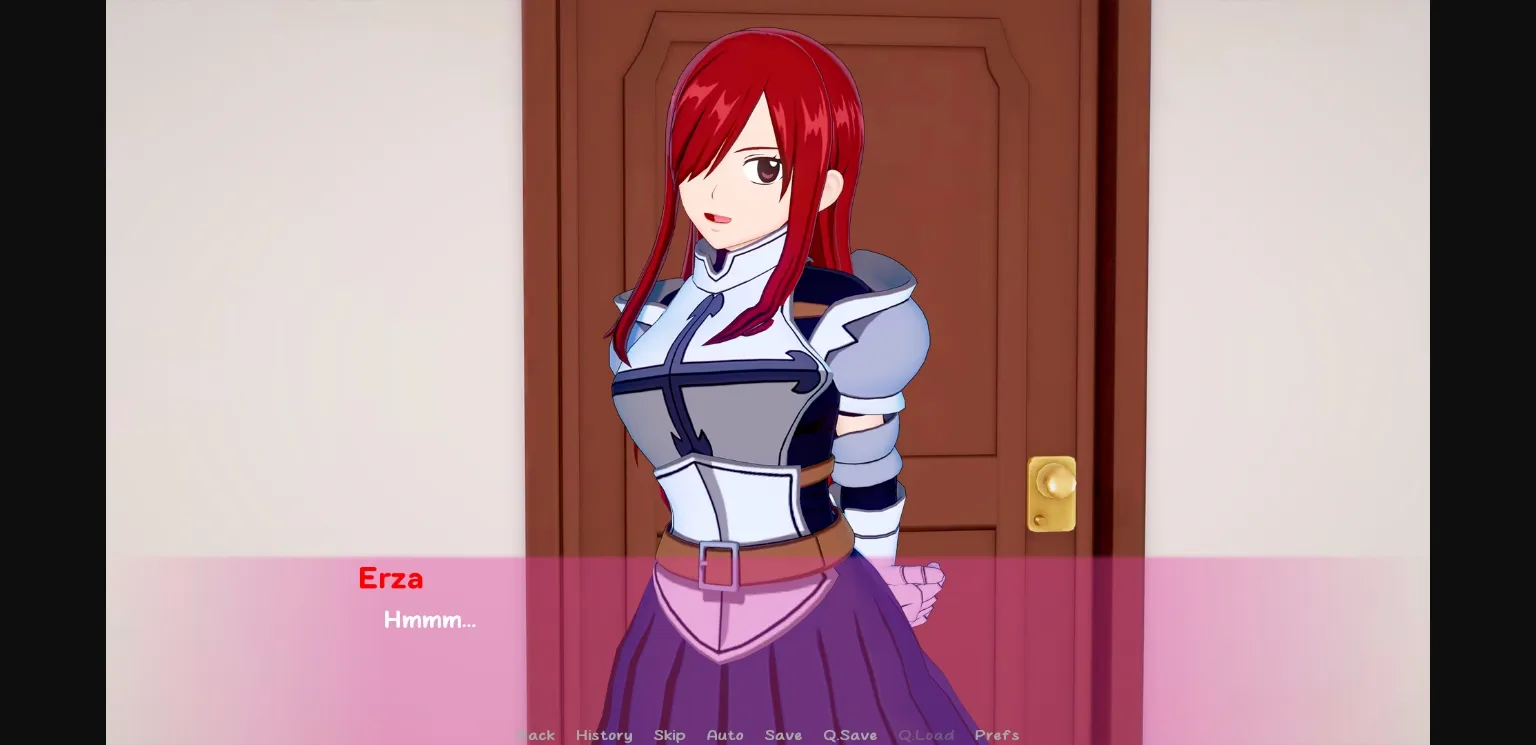Click the left black letterbox bar
This screenshot has height=745, width=1536.
click(50, 372)
